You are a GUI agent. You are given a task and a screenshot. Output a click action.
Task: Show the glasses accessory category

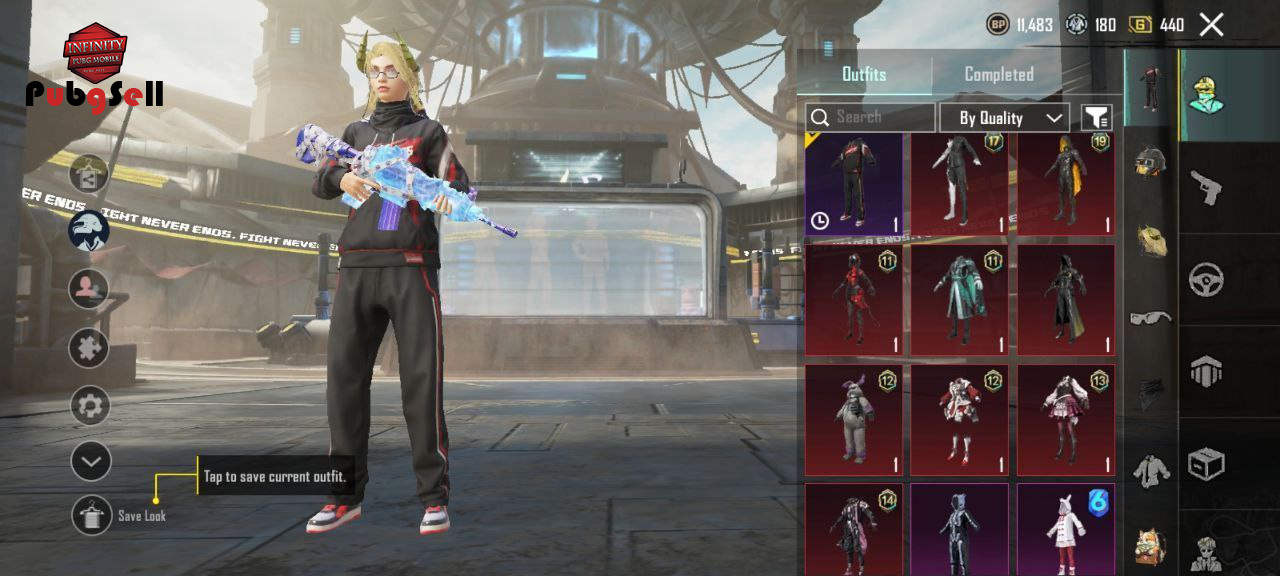(x=1150, y=318)
